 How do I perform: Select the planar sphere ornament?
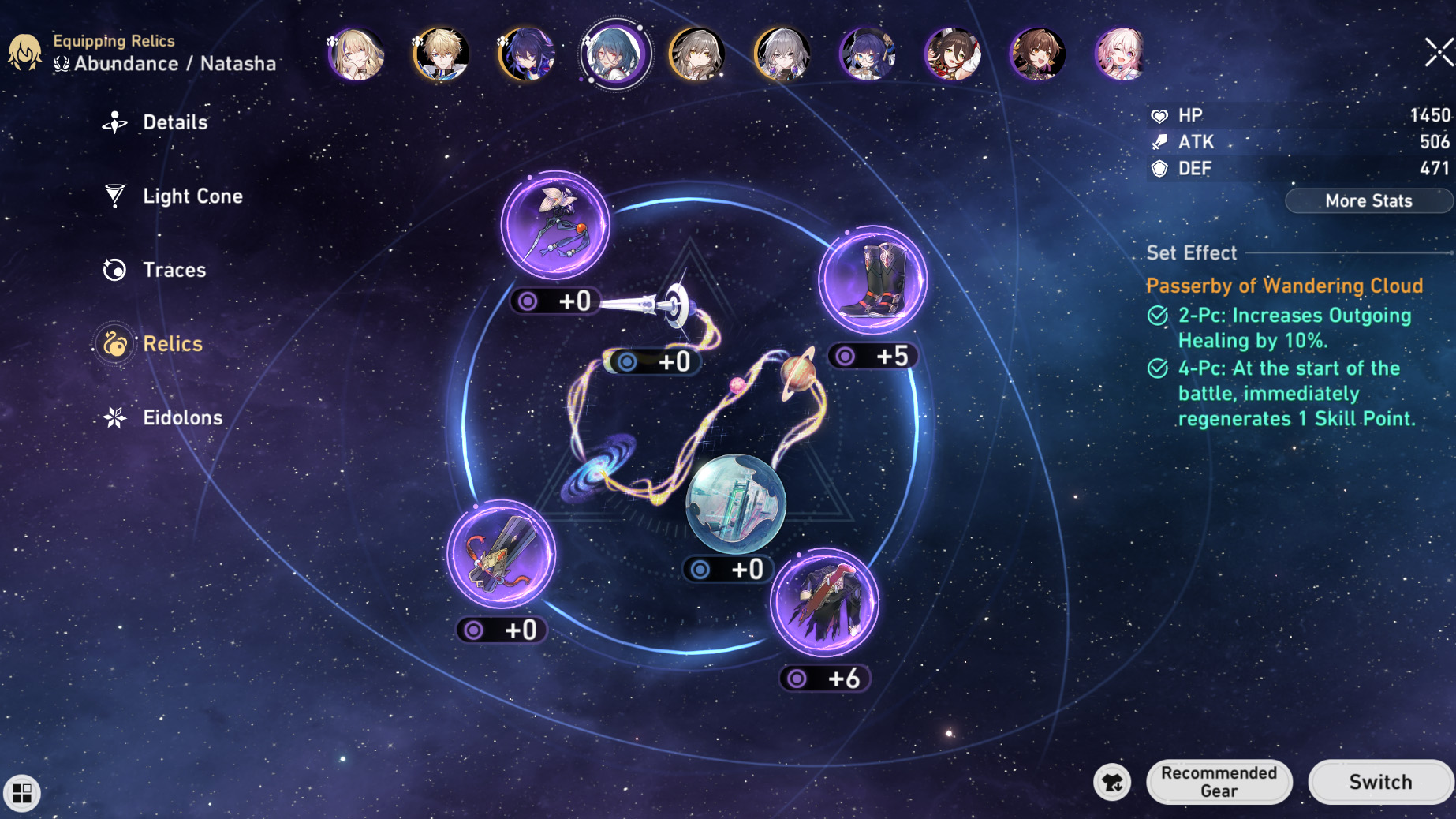click(x=735, y=503)
